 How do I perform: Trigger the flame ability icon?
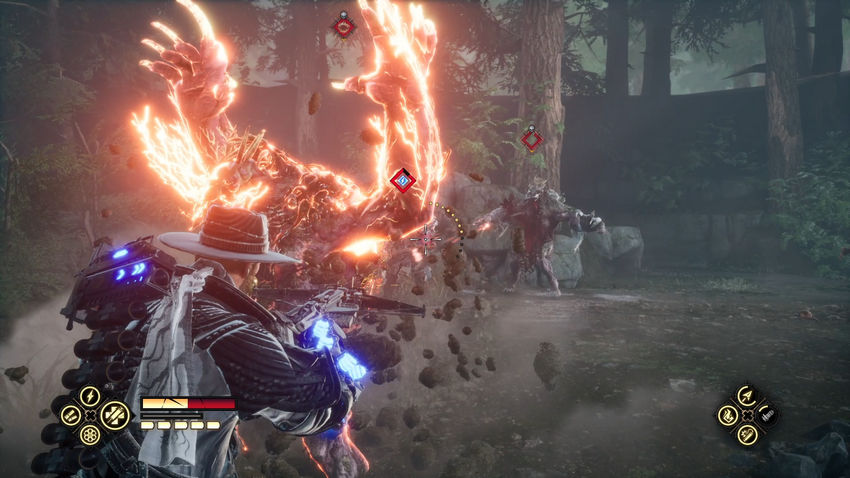click(727, 414)
